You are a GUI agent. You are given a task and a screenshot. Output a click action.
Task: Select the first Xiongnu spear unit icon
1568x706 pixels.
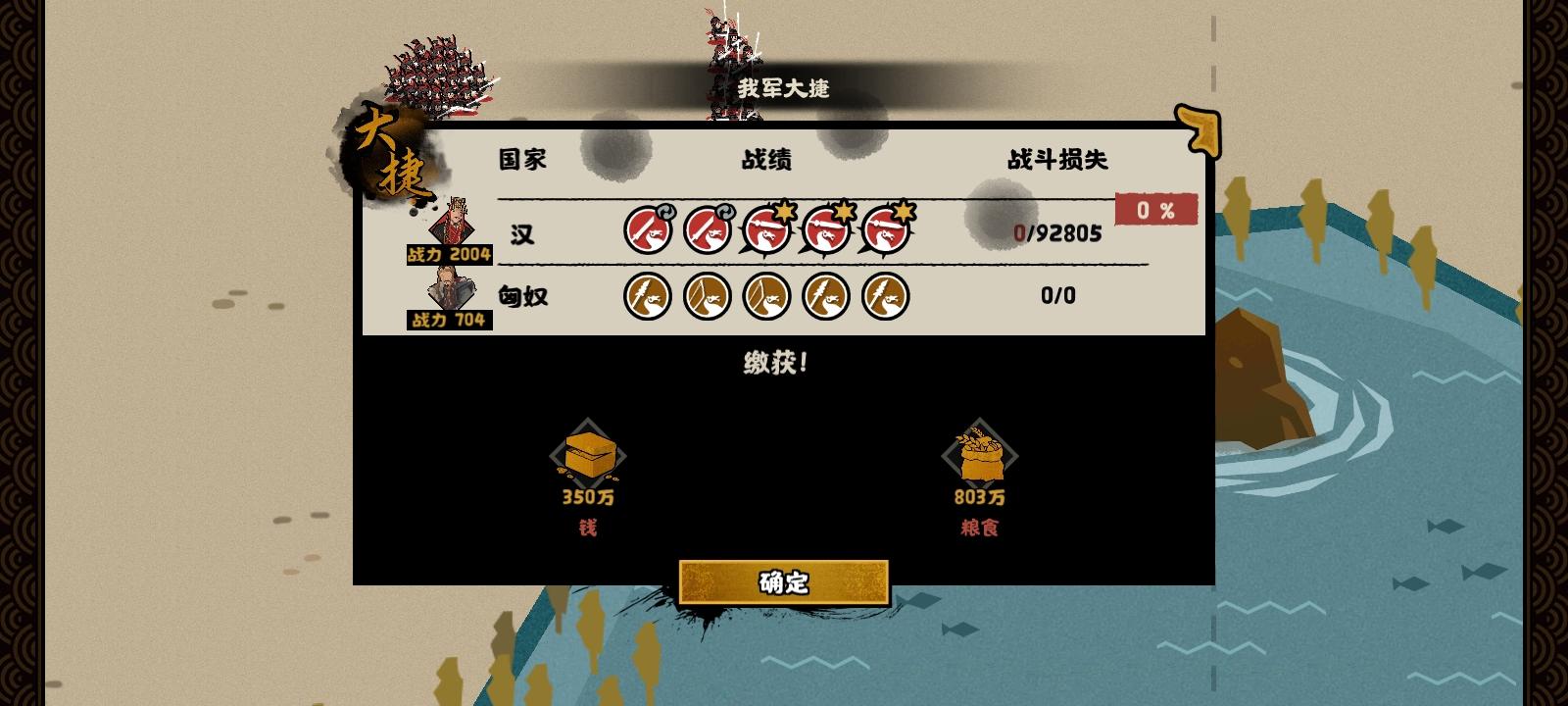[649, 296]
